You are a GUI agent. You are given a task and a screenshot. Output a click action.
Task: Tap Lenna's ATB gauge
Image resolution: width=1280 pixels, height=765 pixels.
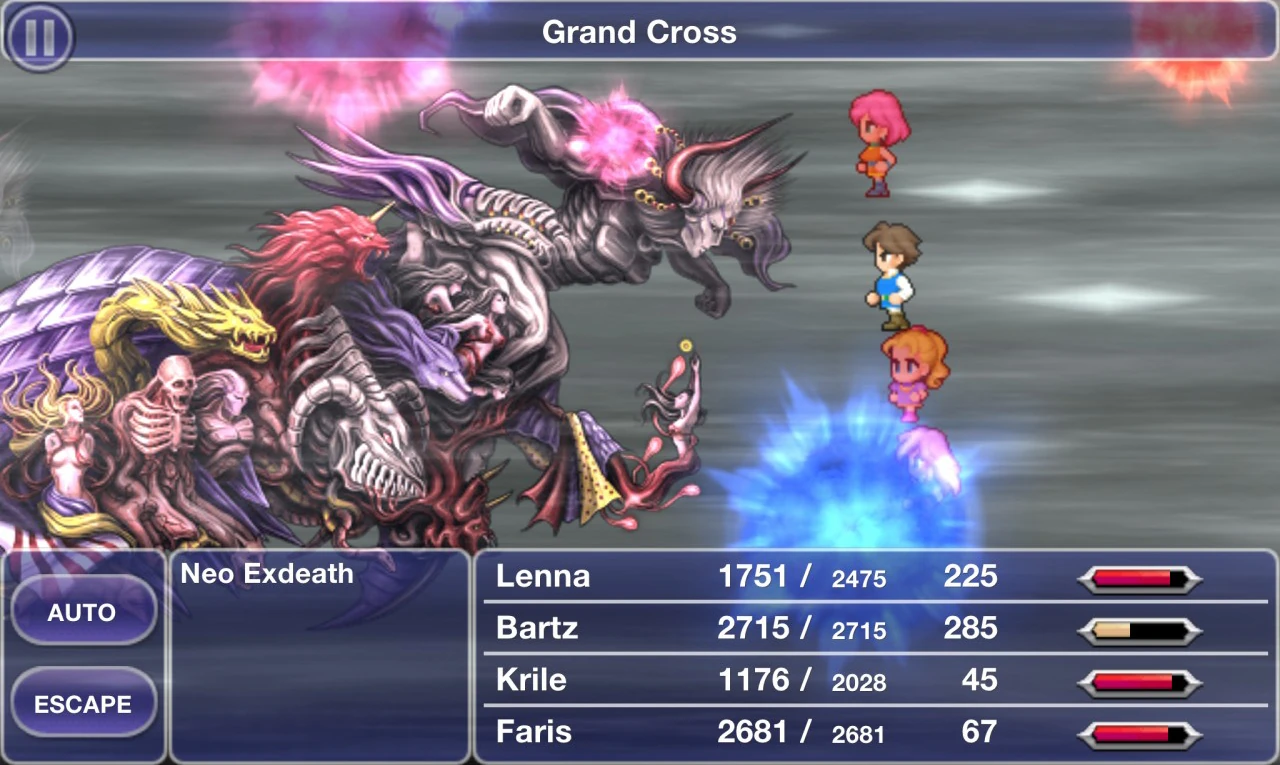[1140, 576]
